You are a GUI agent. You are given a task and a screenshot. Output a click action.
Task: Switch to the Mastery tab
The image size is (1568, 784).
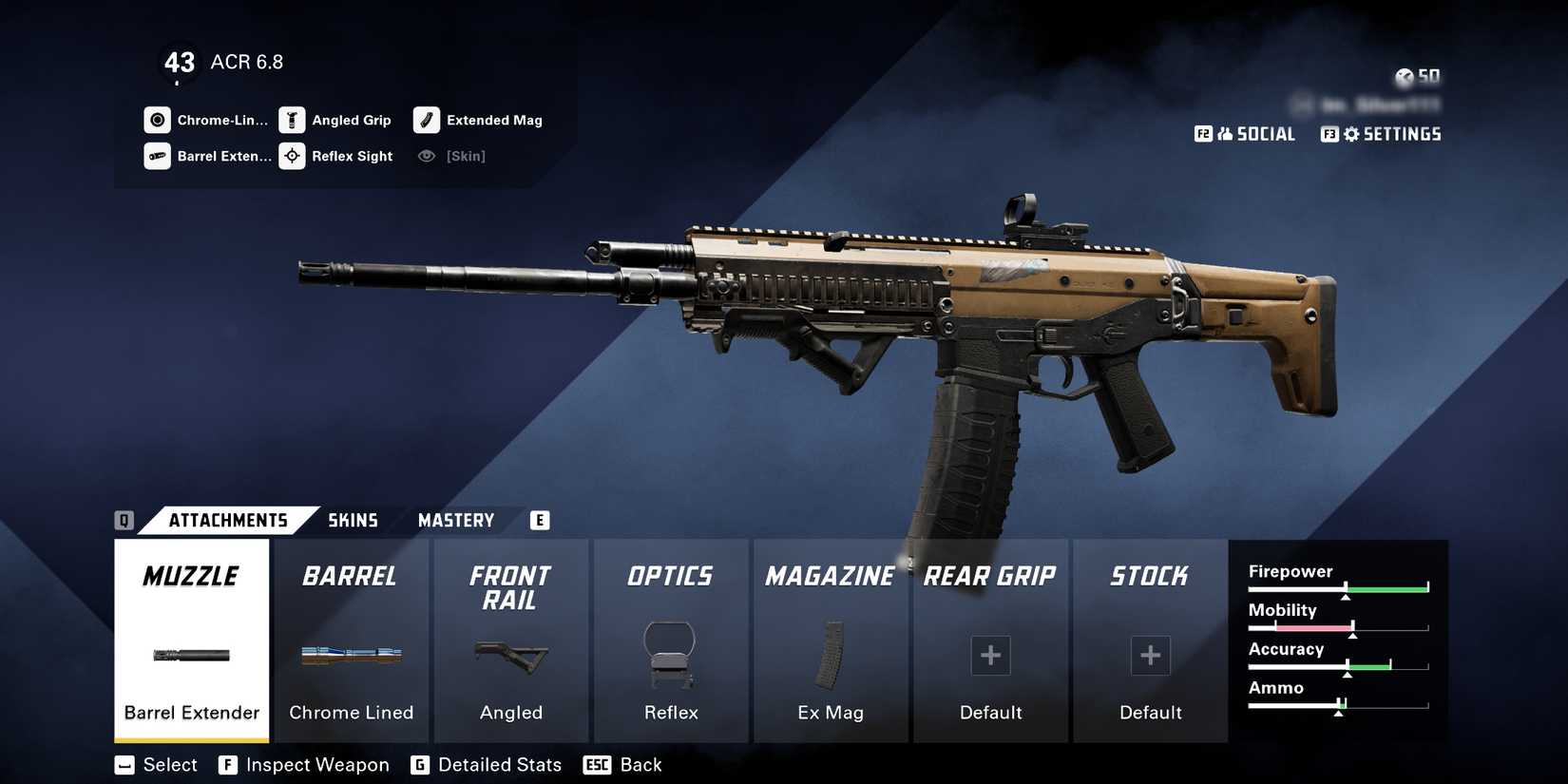(x=456, y=520)
